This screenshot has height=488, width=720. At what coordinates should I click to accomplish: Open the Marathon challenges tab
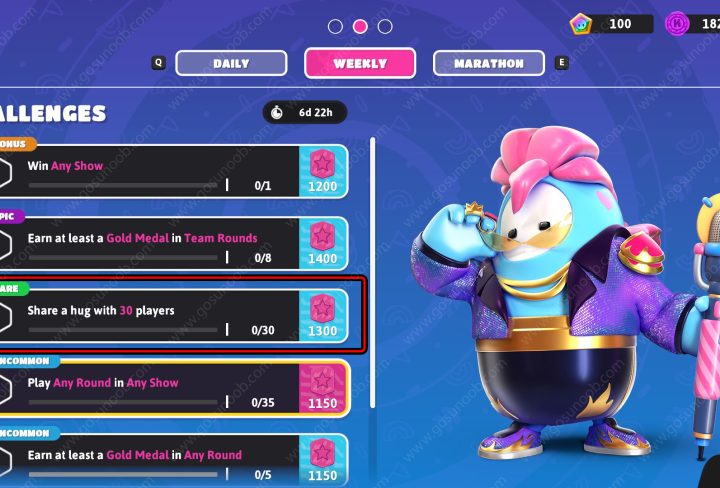click(489, 63)
